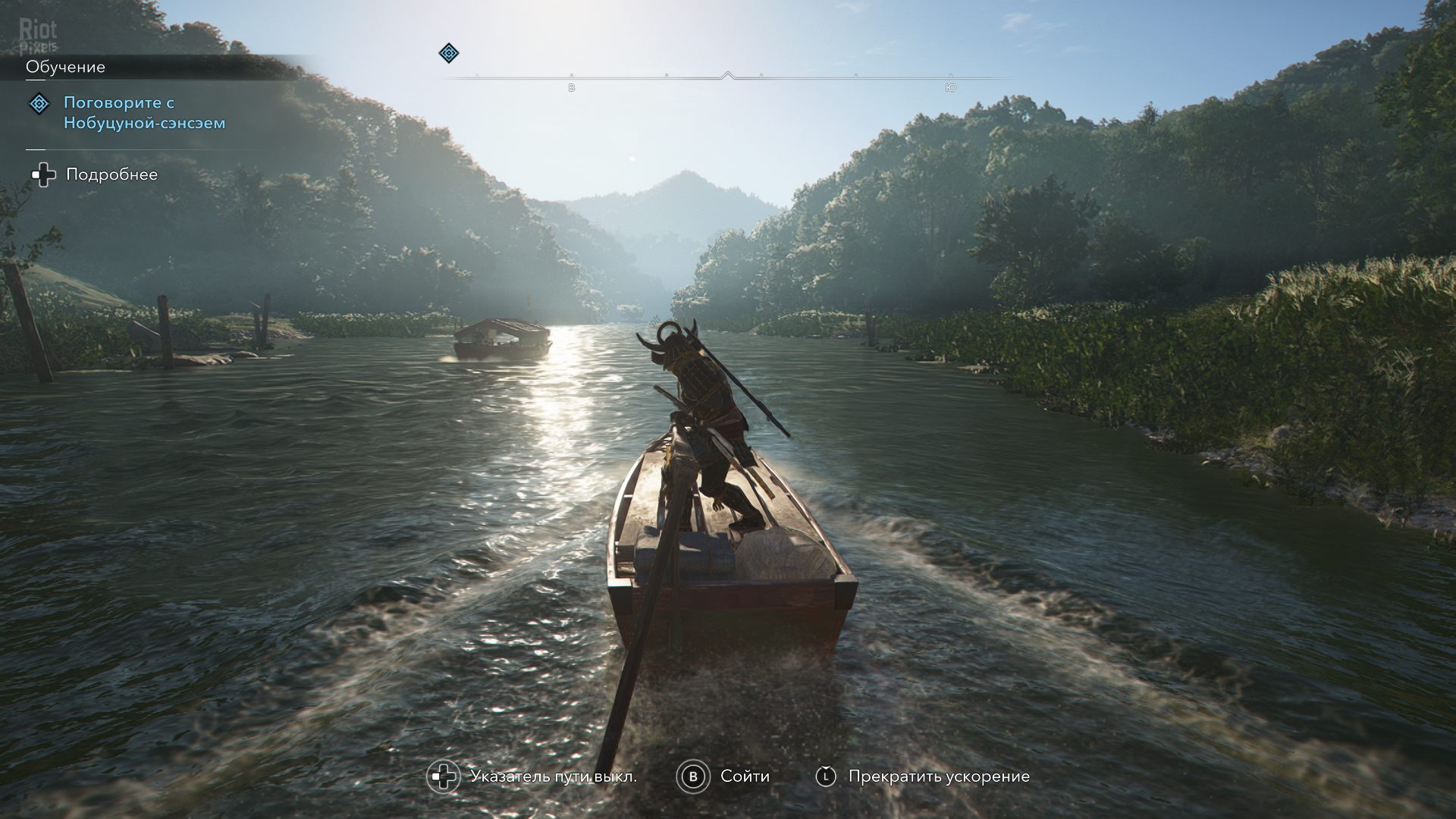This screenshot has height=819, width=1456.
Task: Choose the Сойти dismount prompt label
Action: (745, 777)
